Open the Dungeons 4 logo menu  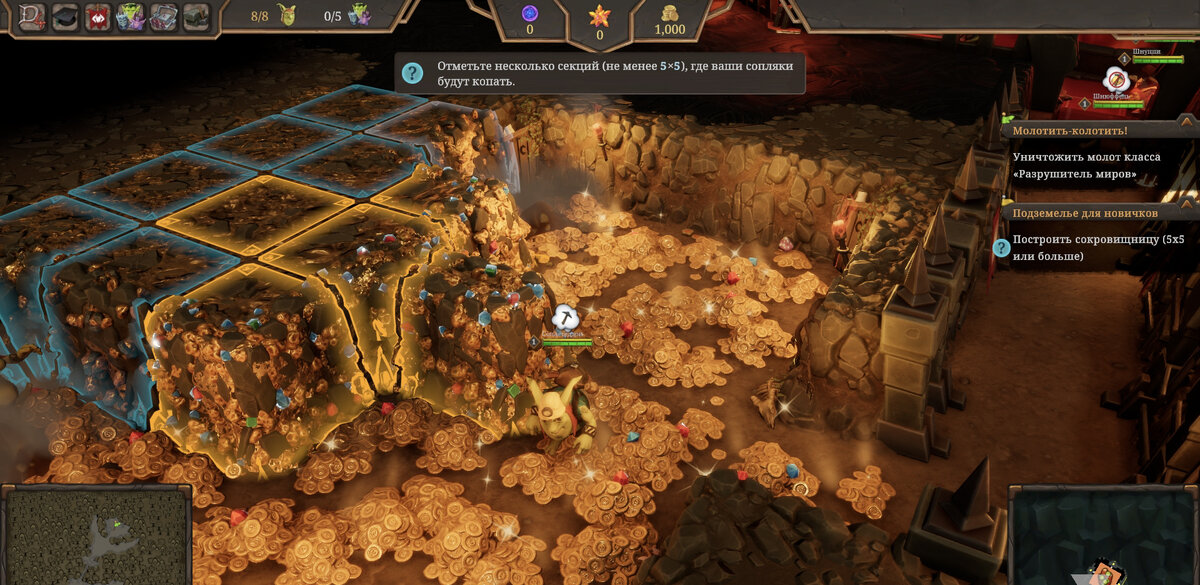[x=33, y=16]
